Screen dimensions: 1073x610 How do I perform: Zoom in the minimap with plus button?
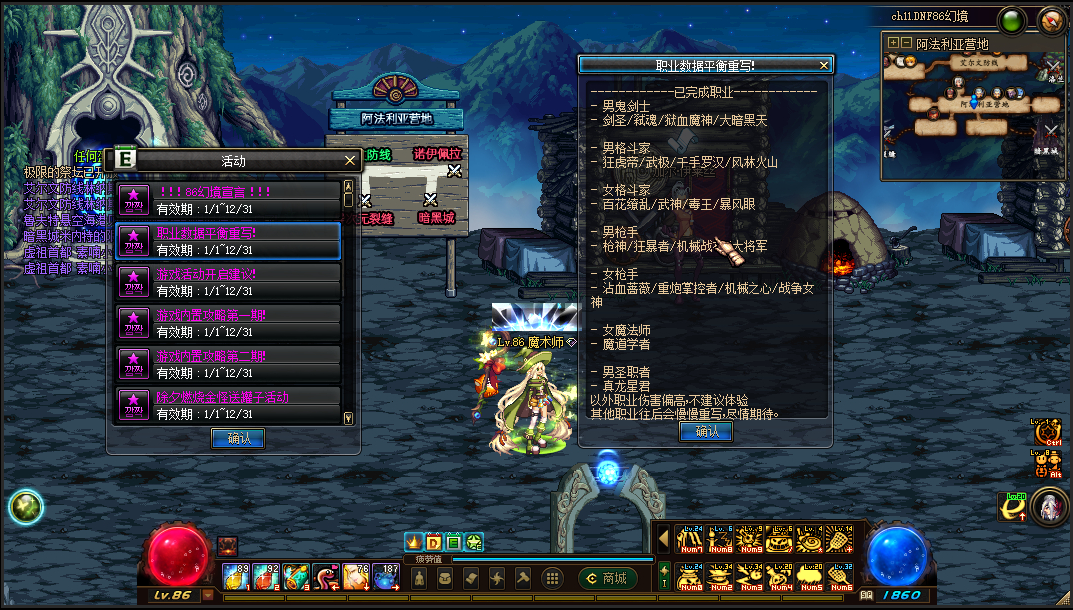click(892, 44)
